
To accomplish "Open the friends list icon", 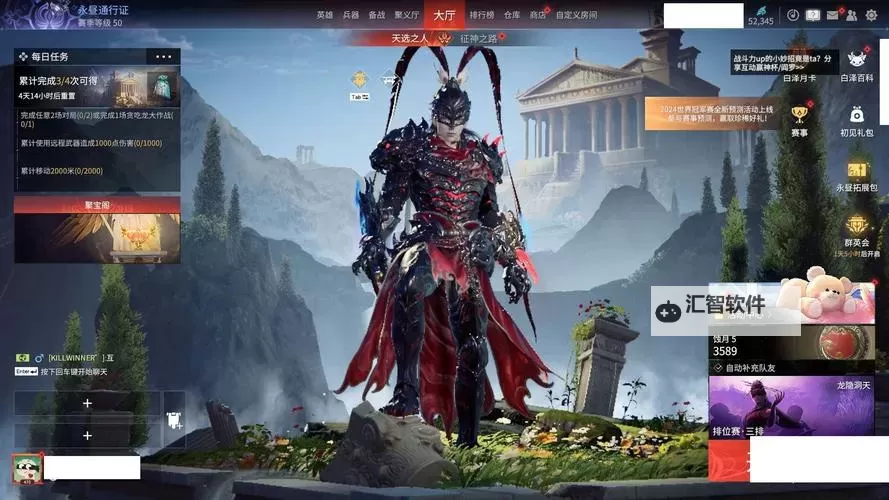I will coord(851,15).
